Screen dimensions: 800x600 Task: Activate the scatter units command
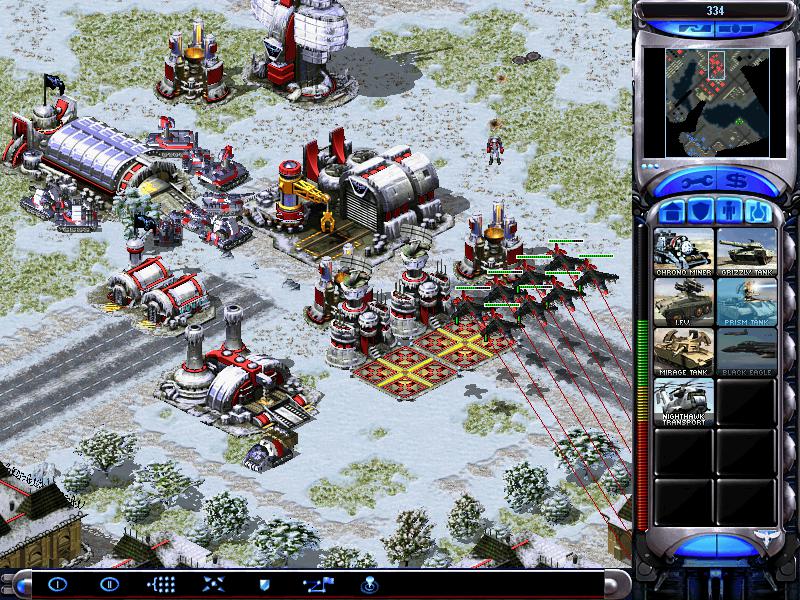[x=212, y=584]
